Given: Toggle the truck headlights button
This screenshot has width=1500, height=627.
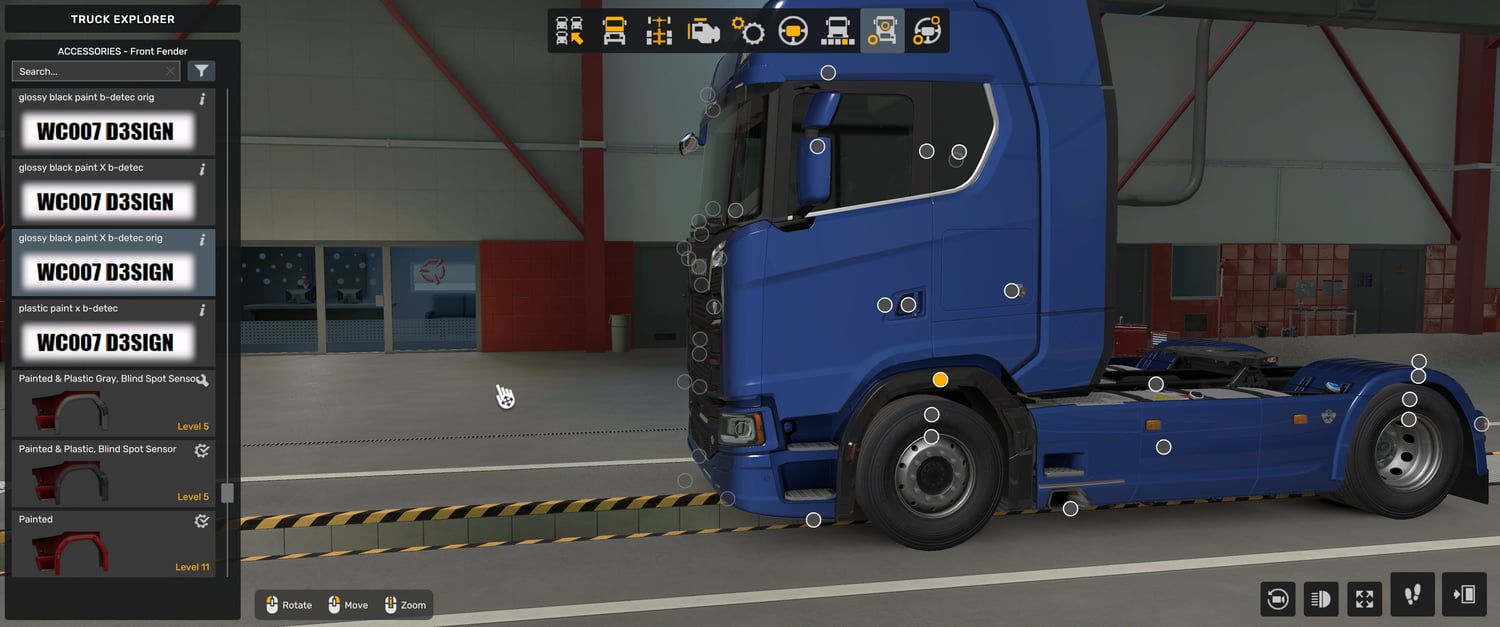Looking at the screenshot, I should pos(1320,598).
